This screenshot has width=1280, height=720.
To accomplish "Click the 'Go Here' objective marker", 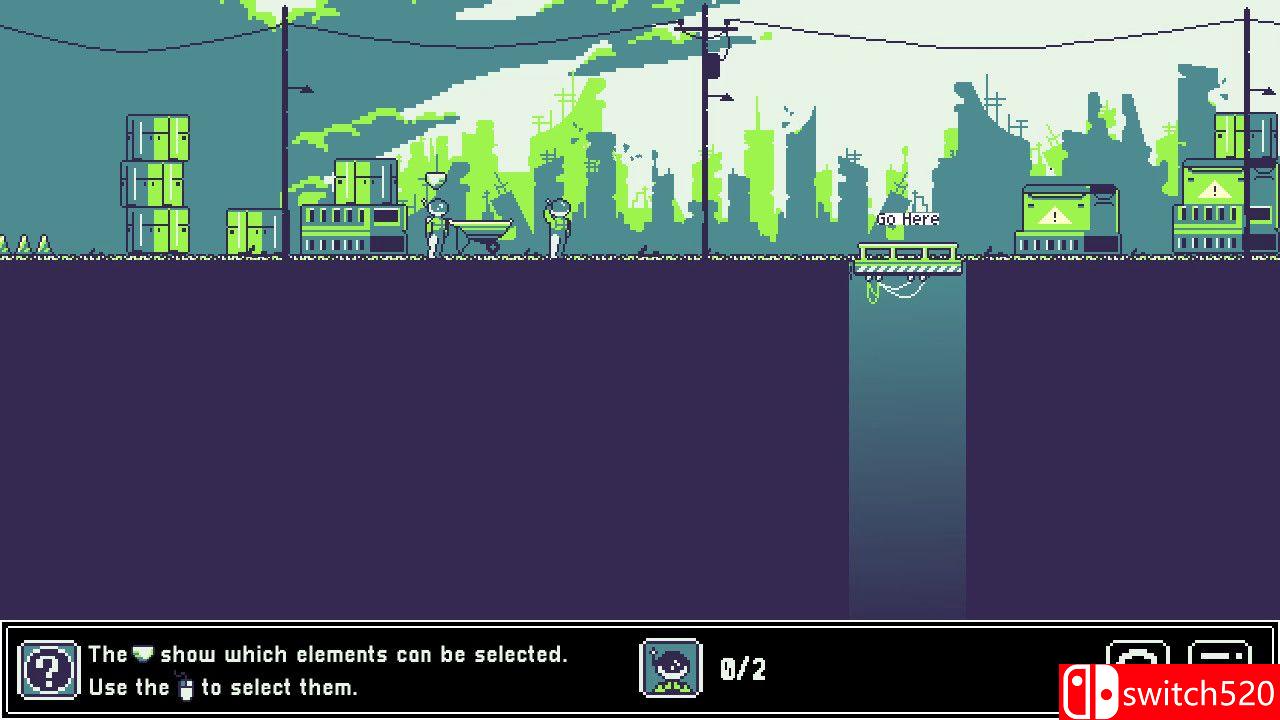I will point(906,218).
